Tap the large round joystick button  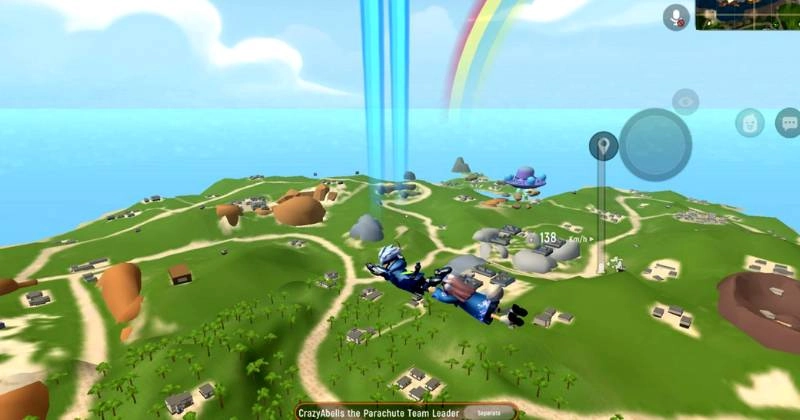coord(655,144)
